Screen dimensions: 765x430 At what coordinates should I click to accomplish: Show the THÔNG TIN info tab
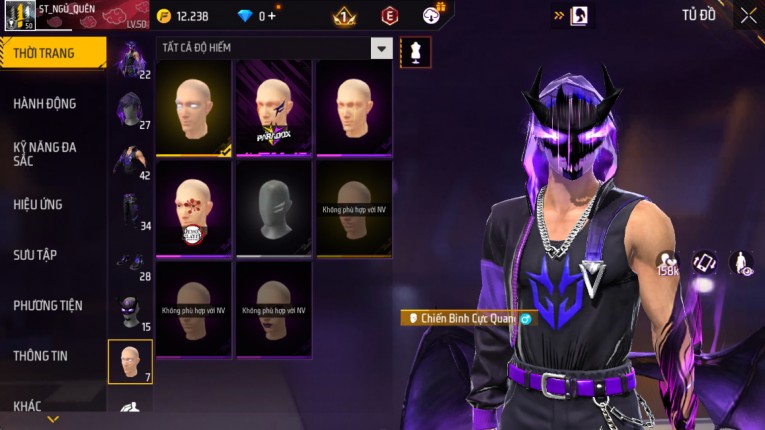click(41, 355)
